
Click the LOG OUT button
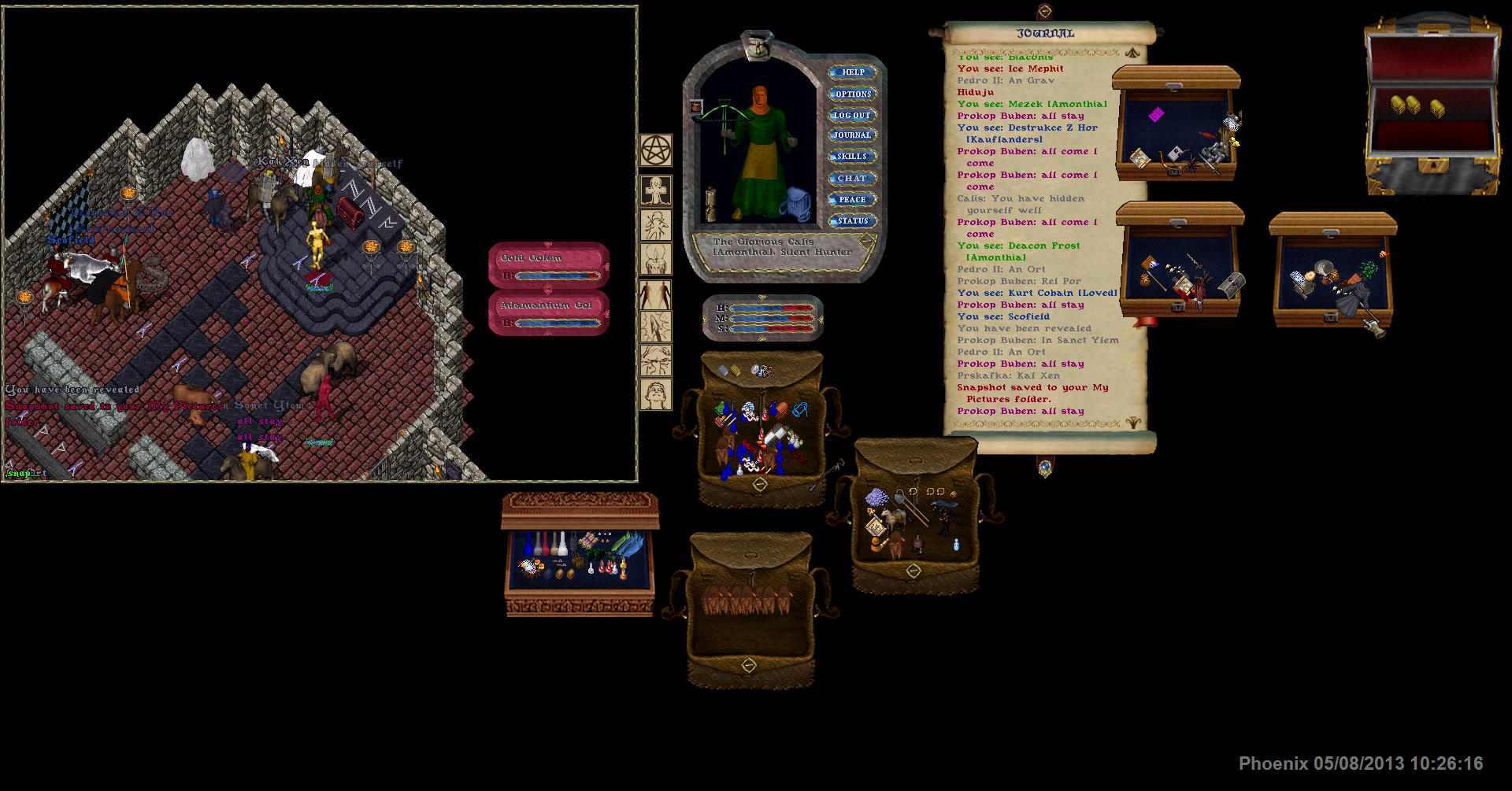click(853, 116)
